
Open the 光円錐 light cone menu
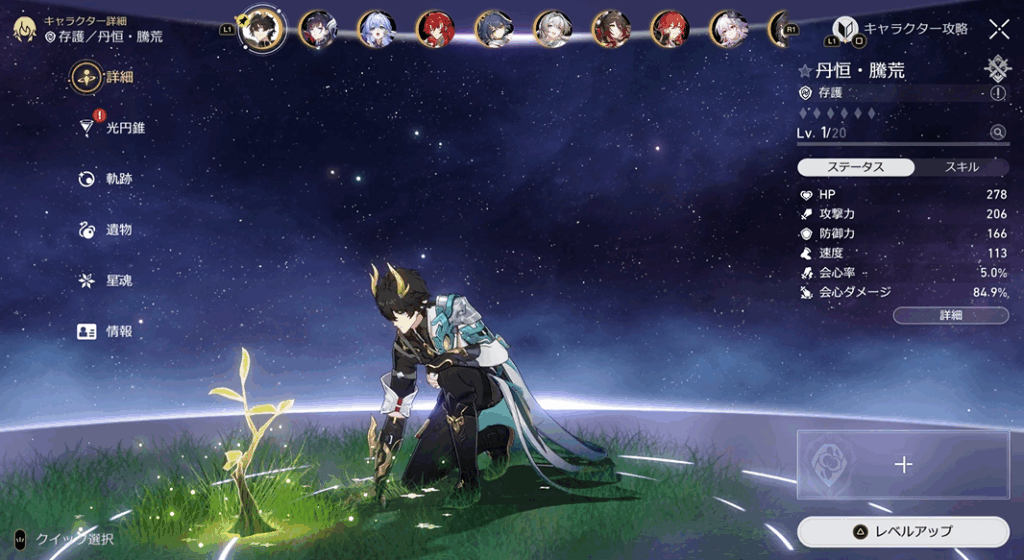tap(112, 128)
